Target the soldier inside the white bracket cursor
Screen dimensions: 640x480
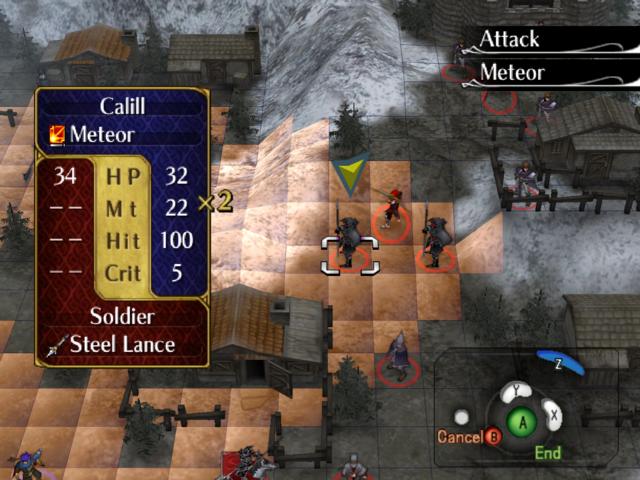pyautogui.click(x=349, y=245)
